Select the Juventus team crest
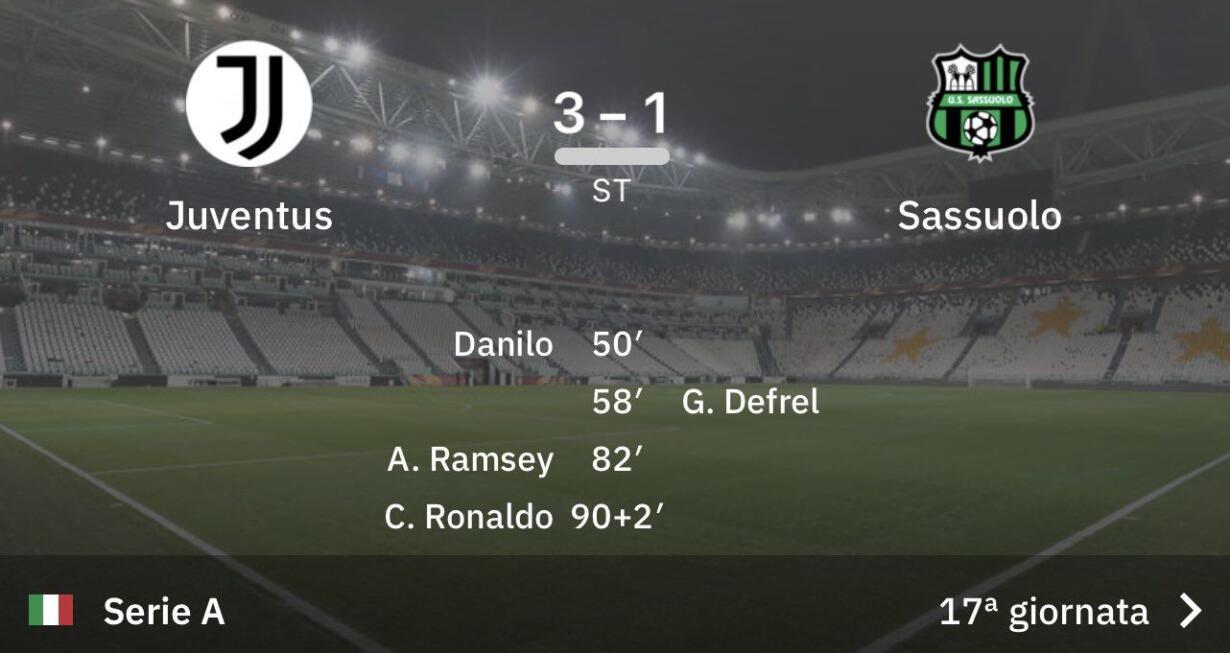This screenshot has width=1230, height=653. tap(249, 103)
